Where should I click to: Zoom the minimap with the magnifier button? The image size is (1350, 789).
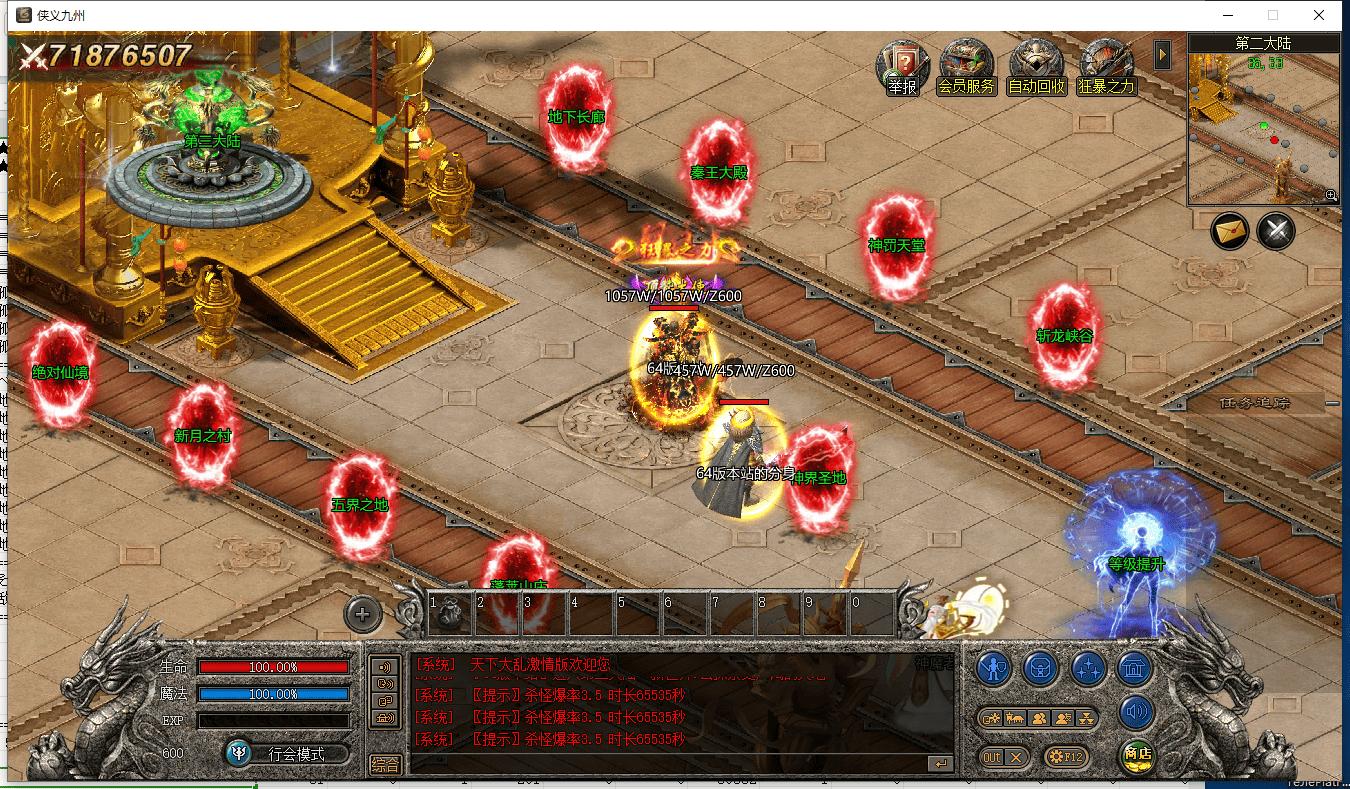coord(1331,196)
